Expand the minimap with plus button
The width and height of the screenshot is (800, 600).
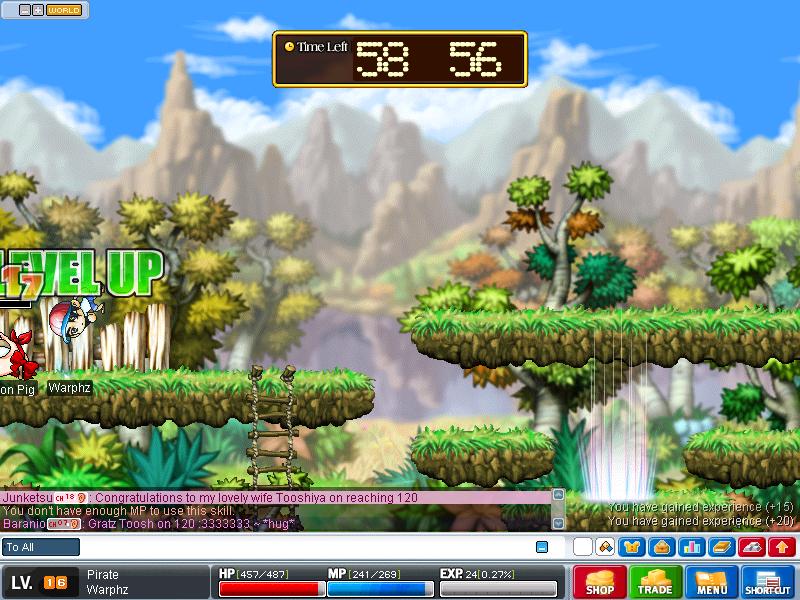click(x=37, y=10)
